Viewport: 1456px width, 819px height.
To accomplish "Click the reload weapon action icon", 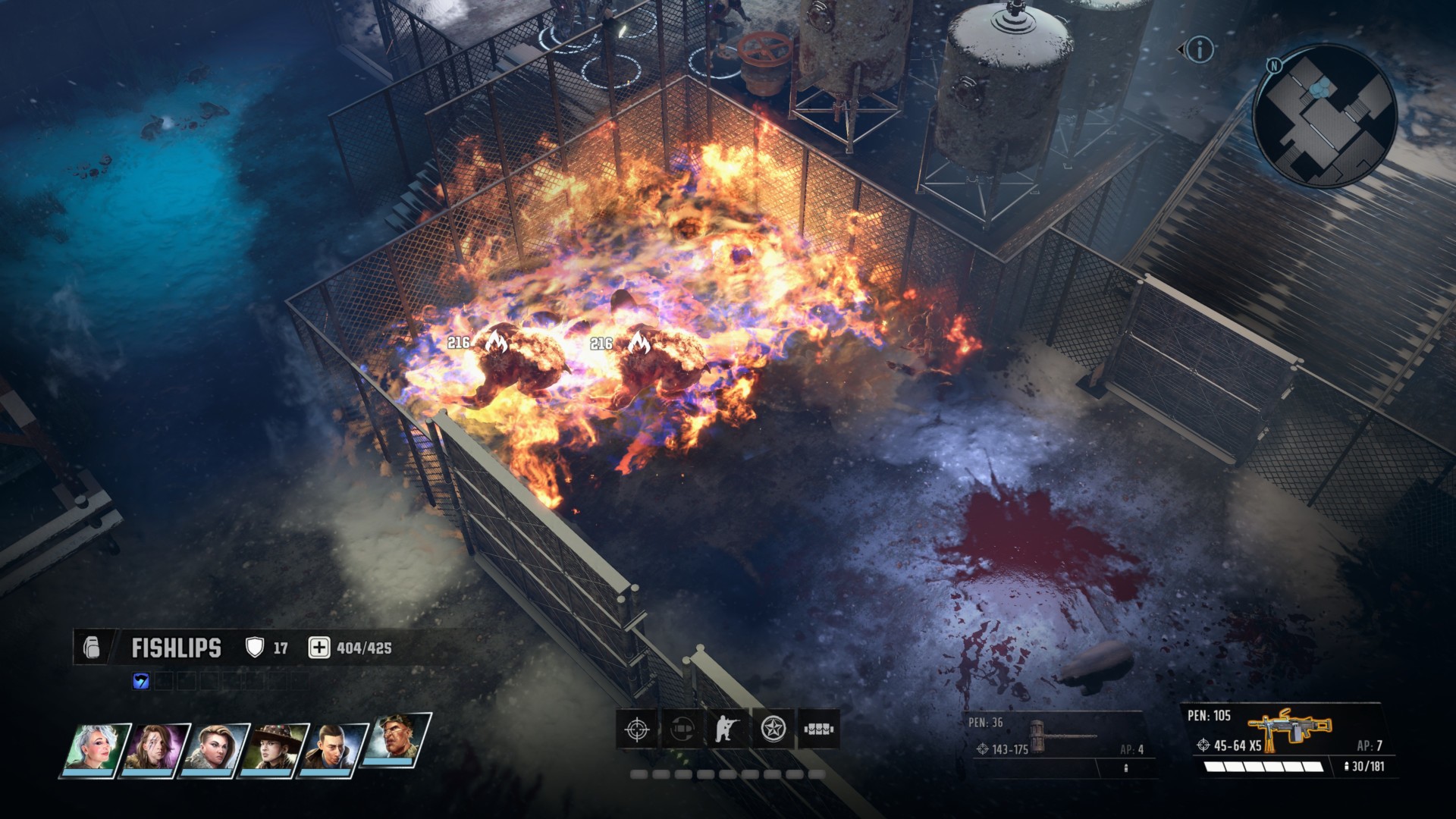I will [682, 730].
